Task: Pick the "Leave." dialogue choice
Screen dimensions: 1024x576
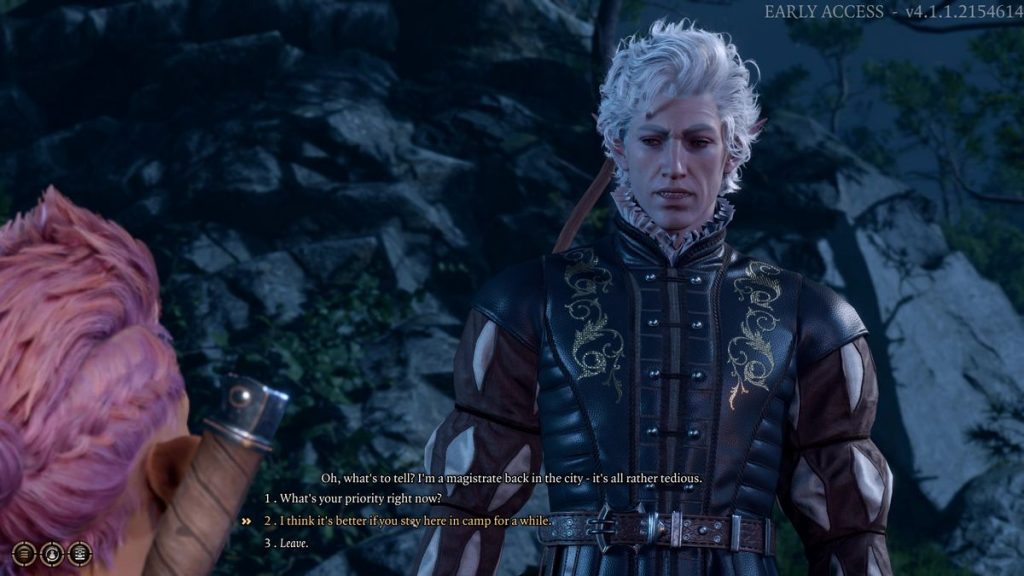Action: [293, 543]
